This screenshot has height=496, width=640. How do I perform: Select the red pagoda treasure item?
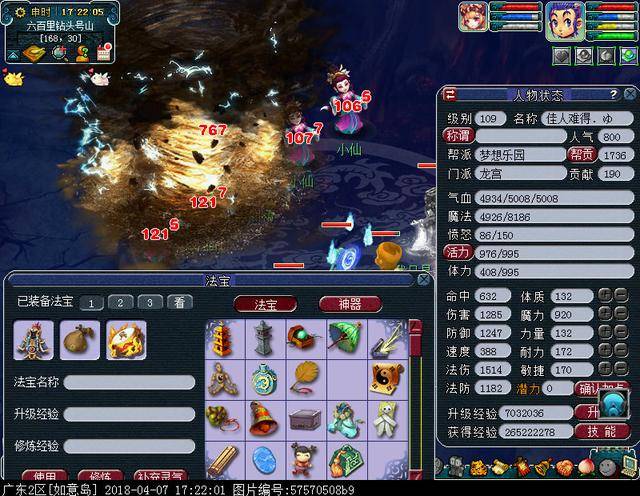(x=223, y=337)
